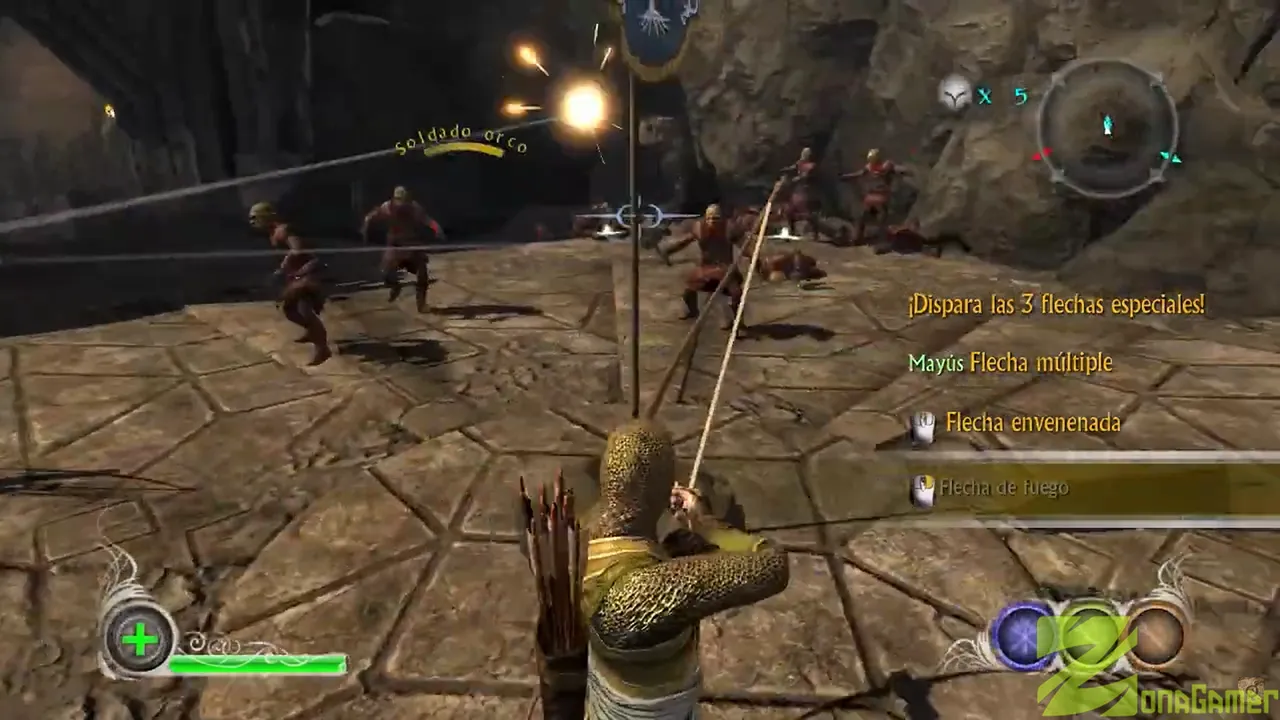Image resolution: width=1280 pixels, height=720 pixels.
Task: Activate the blue star ability orb
Action: tap(1023, 635)
